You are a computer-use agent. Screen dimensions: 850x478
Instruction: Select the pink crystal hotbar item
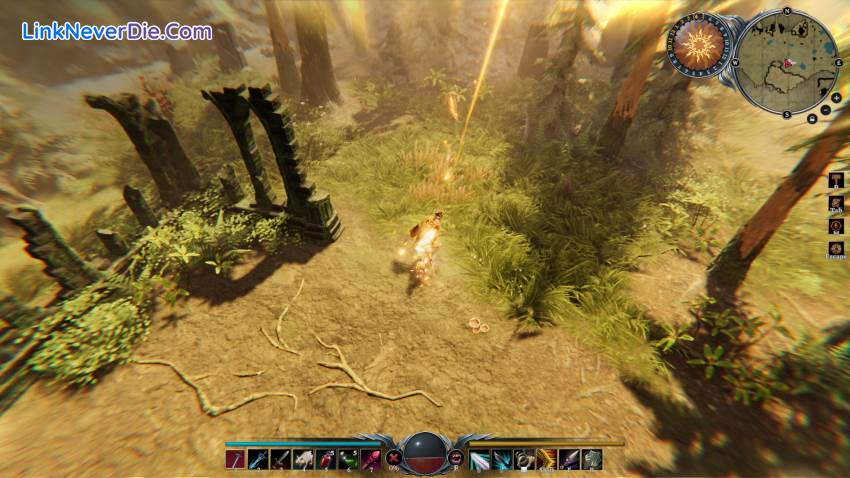tap(370, 460)
